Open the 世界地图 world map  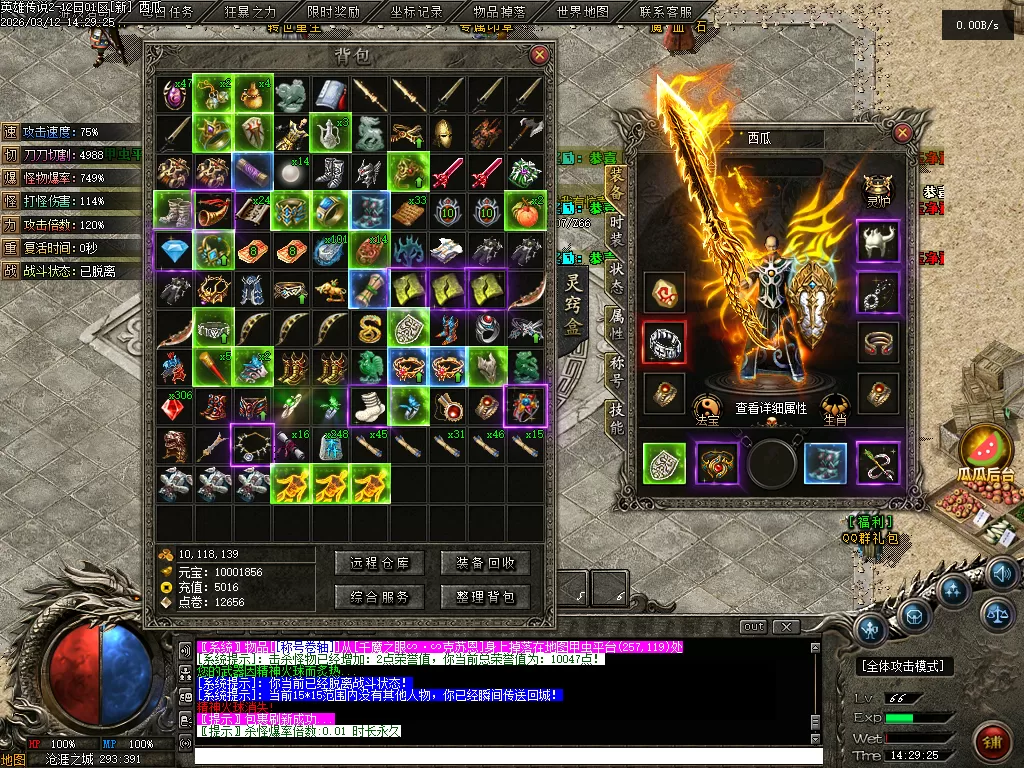click(x=582, y=12)
